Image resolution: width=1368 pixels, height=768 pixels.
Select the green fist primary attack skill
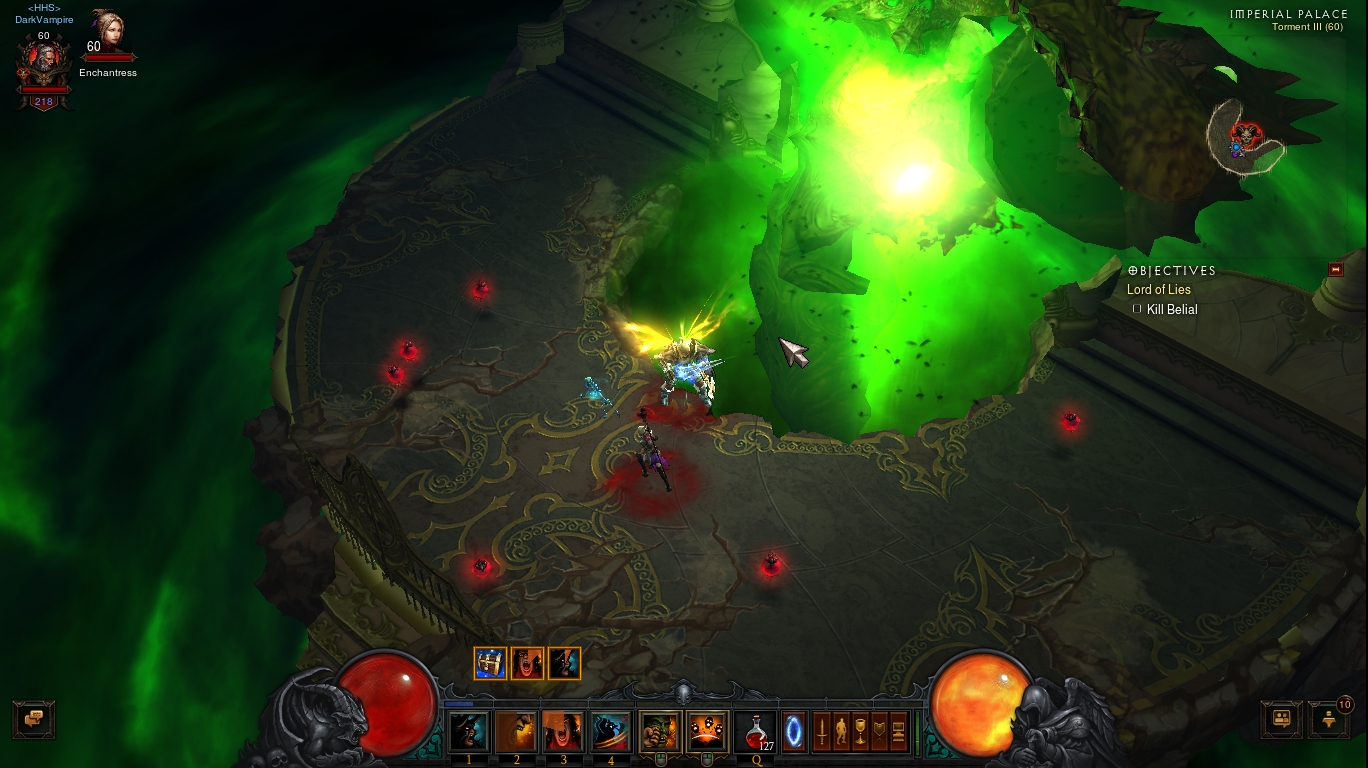click(x=660, y=731)
